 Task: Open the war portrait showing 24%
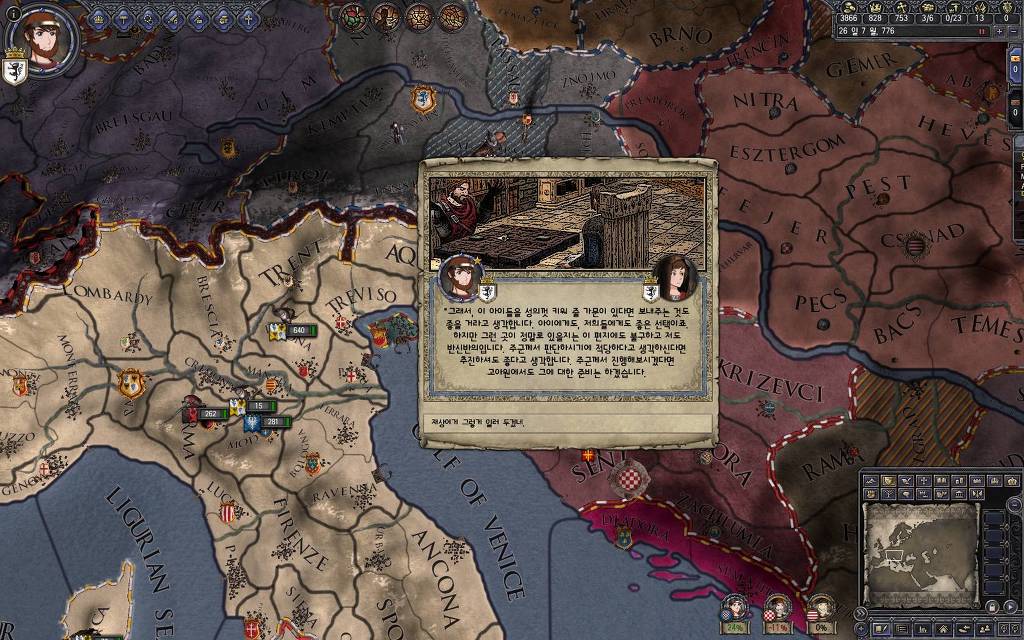coord(736,607)
